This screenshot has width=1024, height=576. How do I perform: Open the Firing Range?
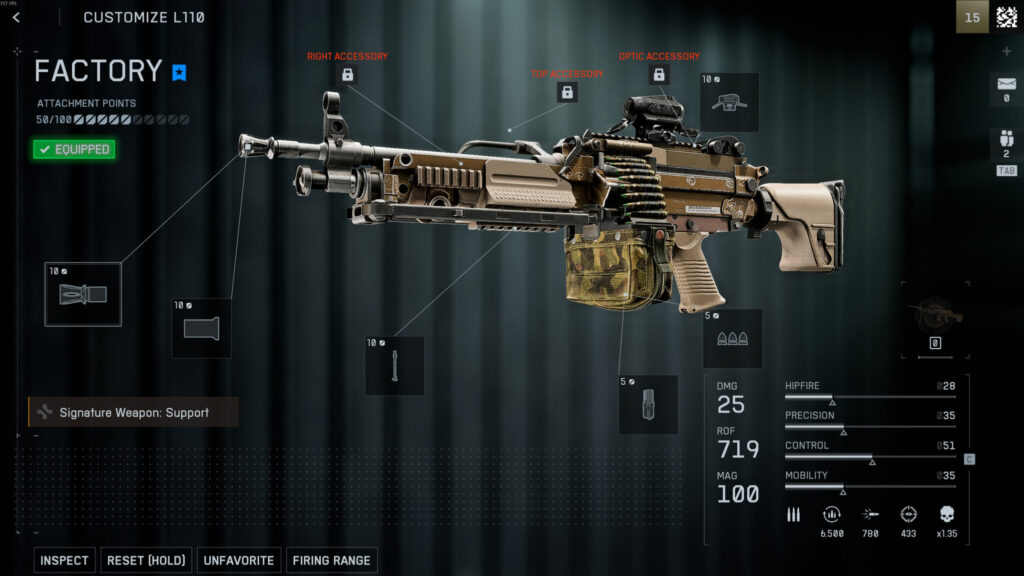[332, 560]
